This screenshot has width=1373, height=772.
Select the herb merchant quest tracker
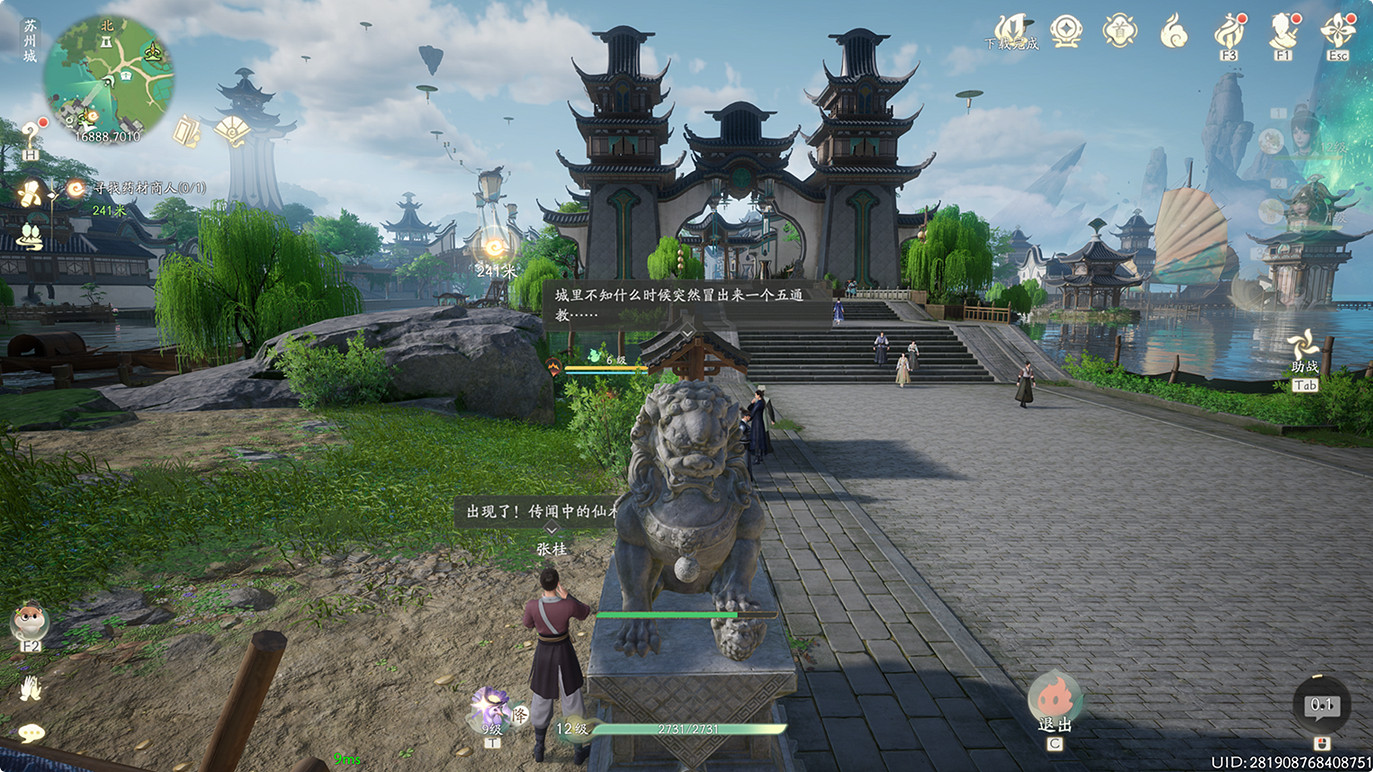point(150,187)
